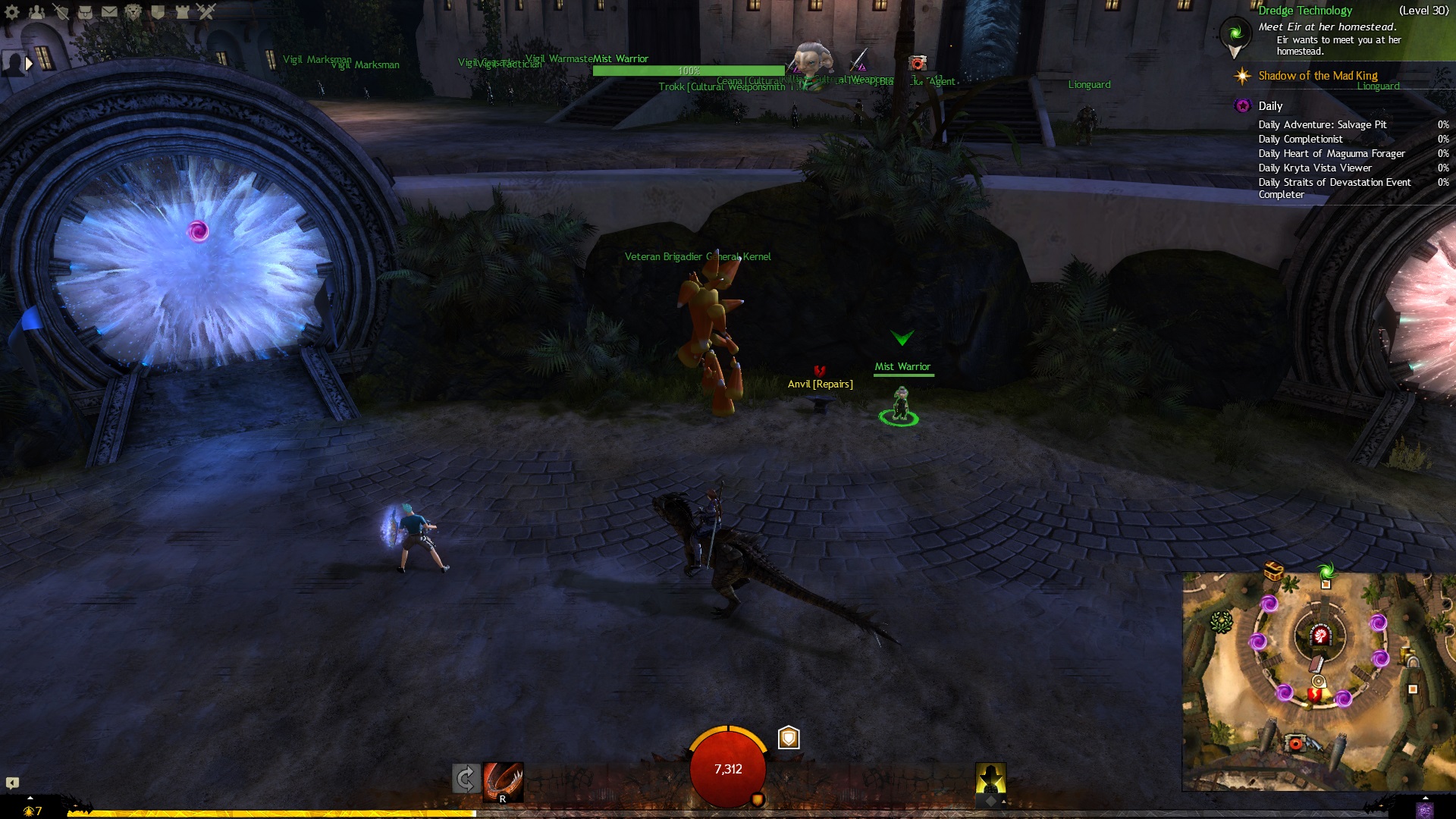Open the Black Lion Trading Post lion icon
This screenshot has height=819, width=1456.
133,11
